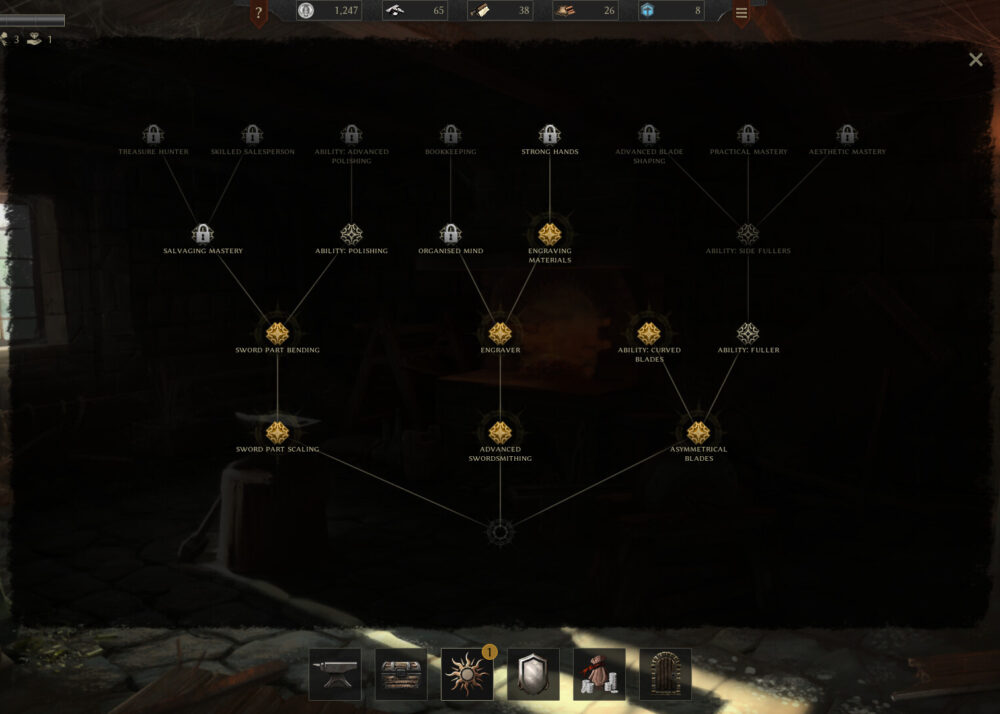Select the Sword Part Scaling skill node
Screen dimensions: 1000x714
[x=277, y=432]
